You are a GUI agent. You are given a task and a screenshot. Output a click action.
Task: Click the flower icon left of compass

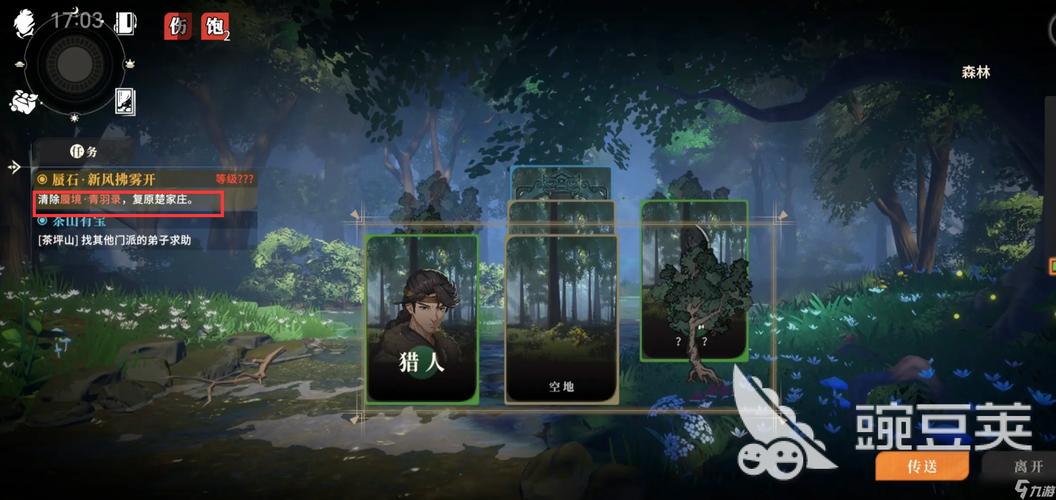(22, 100)
